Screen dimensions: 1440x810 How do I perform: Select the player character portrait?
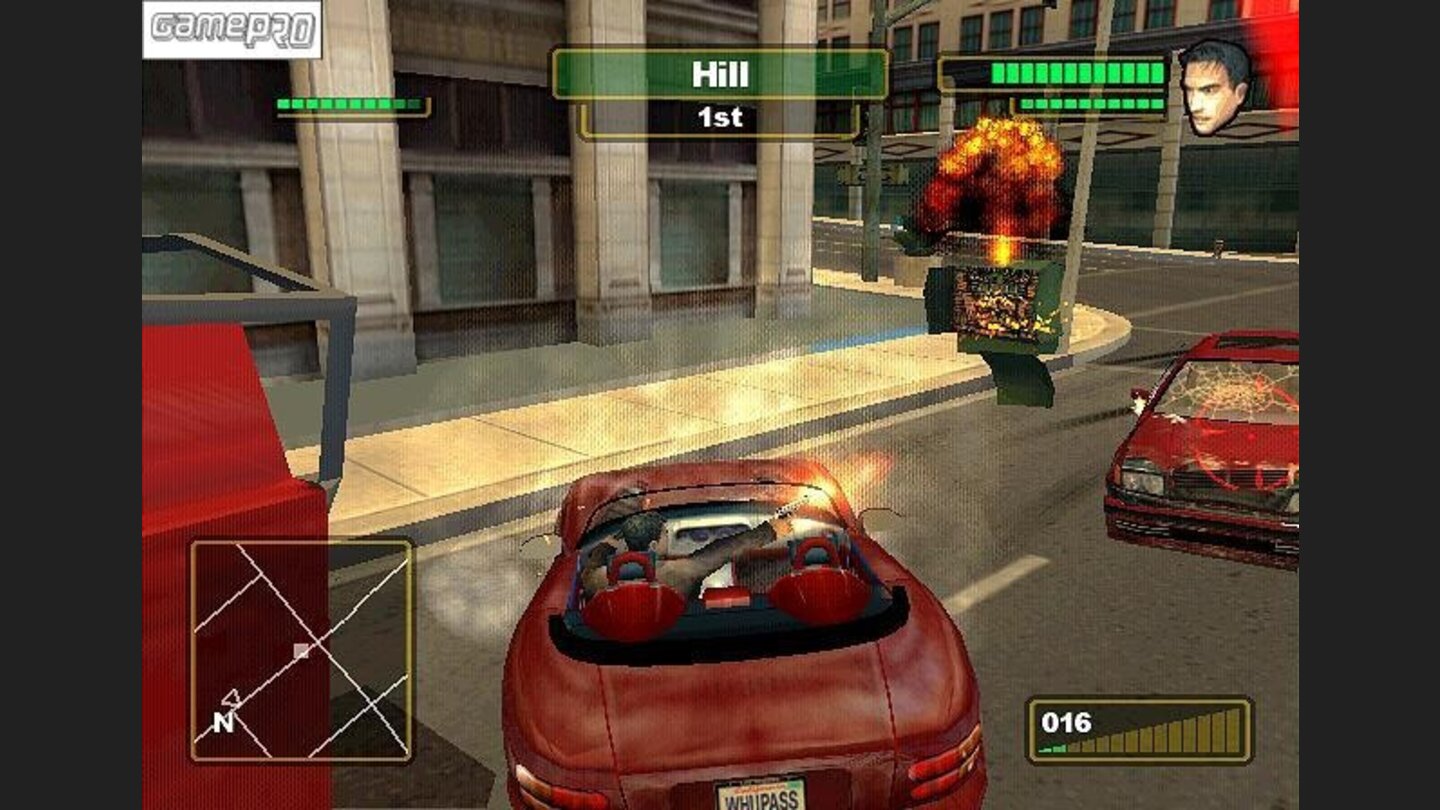point(1214,87)
